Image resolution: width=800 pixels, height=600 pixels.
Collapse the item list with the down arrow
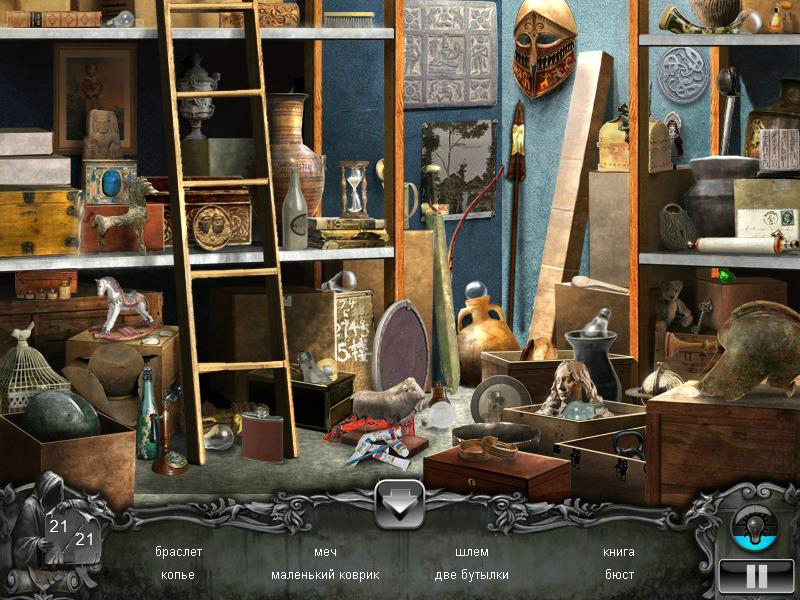tap(398, 505)
